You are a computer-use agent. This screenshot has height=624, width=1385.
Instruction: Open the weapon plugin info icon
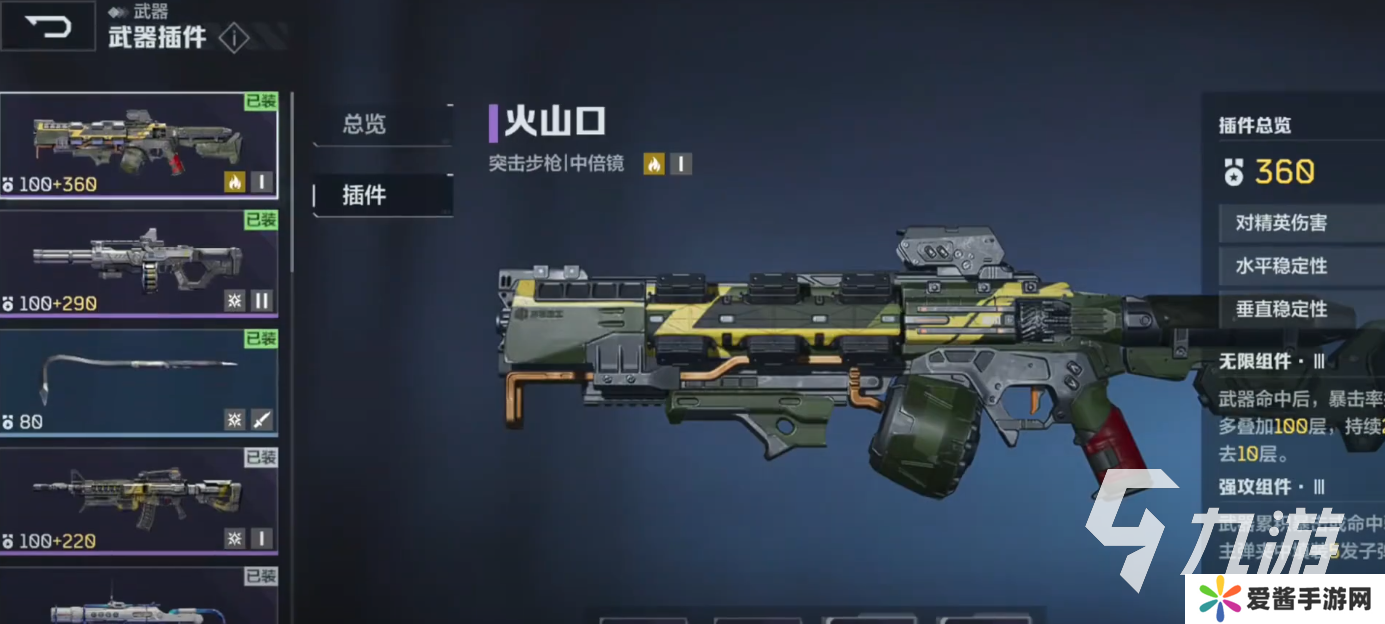233,39
